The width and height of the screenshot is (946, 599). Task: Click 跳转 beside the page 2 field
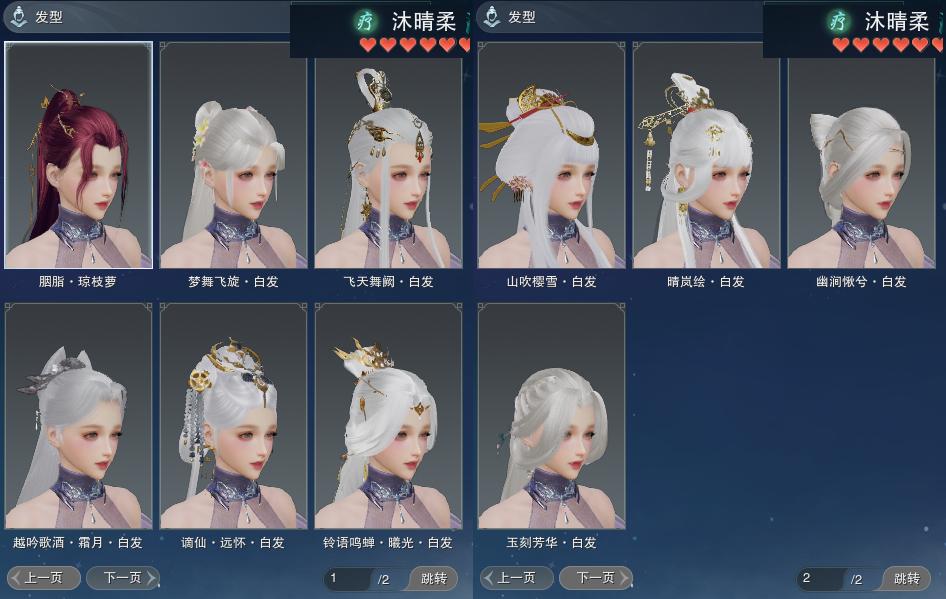(x=907, y=578)
